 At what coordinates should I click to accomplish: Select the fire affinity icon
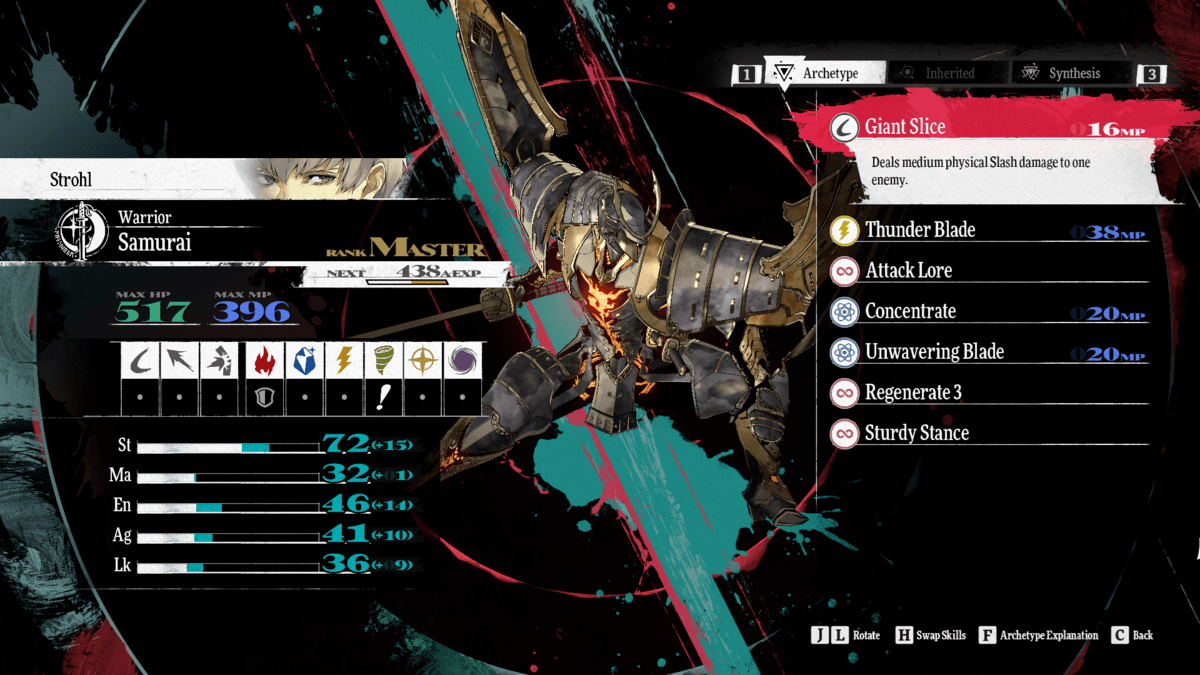click(x=261, y=361)
